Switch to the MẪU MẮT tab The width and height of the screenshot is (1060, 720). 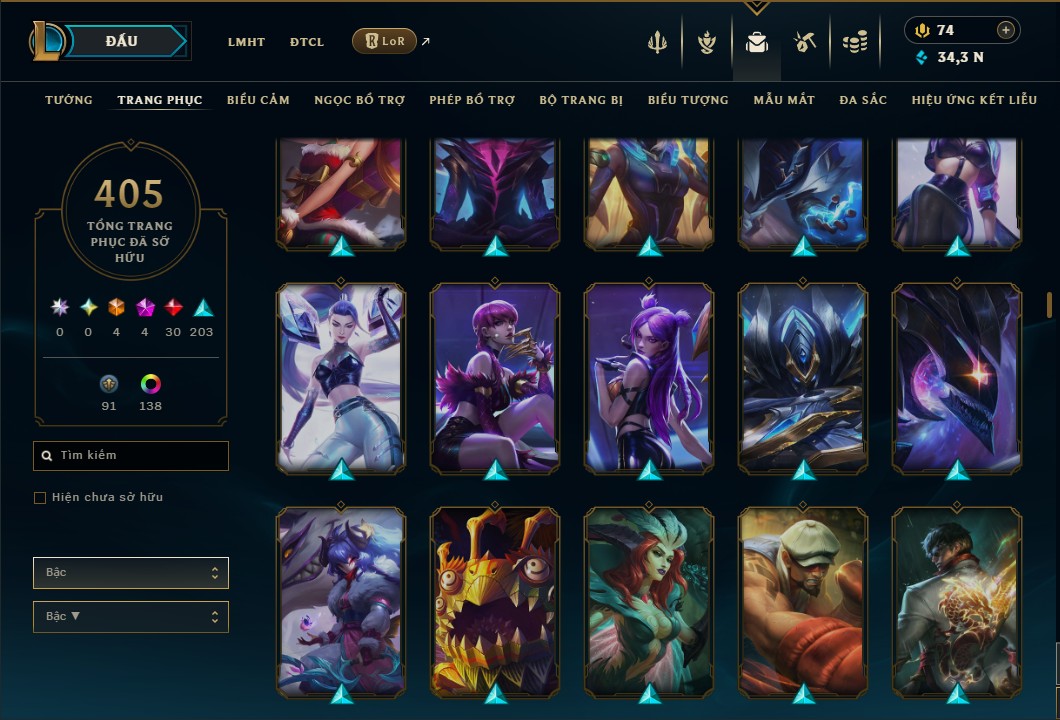tap(784, 100)
